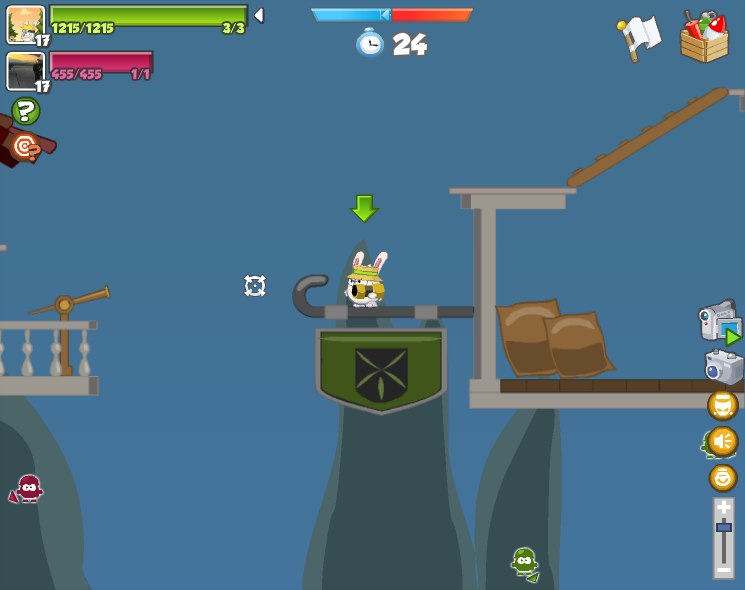Image resolution: width=745 pixels, height=590 pixels.
Task: Zoom in with the plus button
Action: (724, 508)
